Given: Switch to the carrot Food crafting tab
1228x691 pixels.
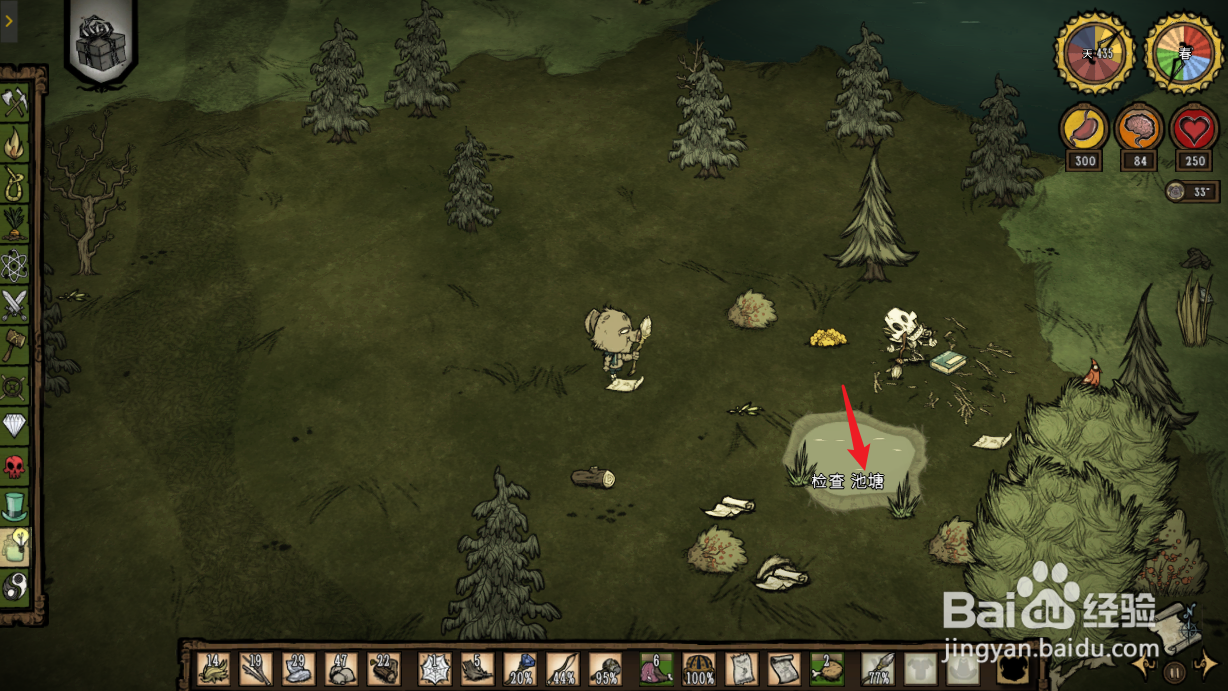Looking at the screenshot, I should 15,224.
